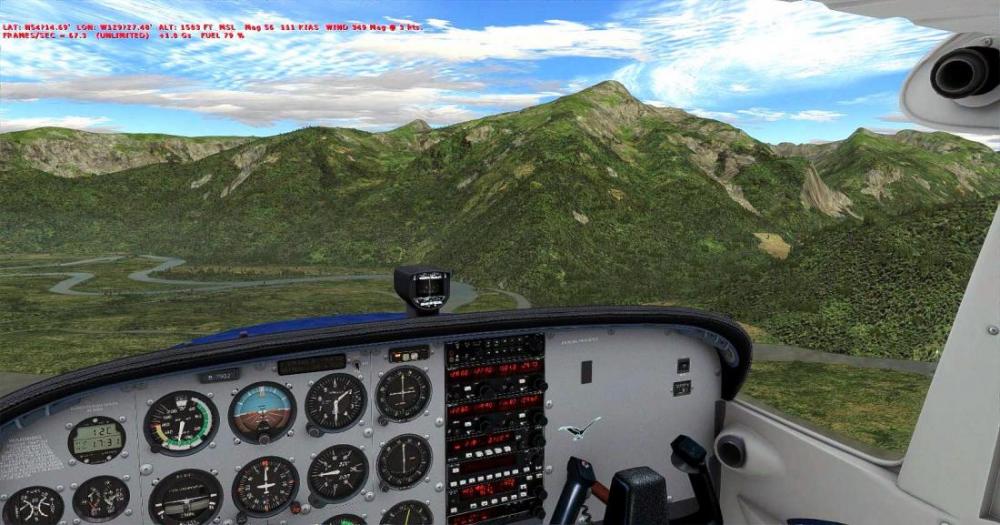Click the turn coordinator instrument

pos(185,496)
